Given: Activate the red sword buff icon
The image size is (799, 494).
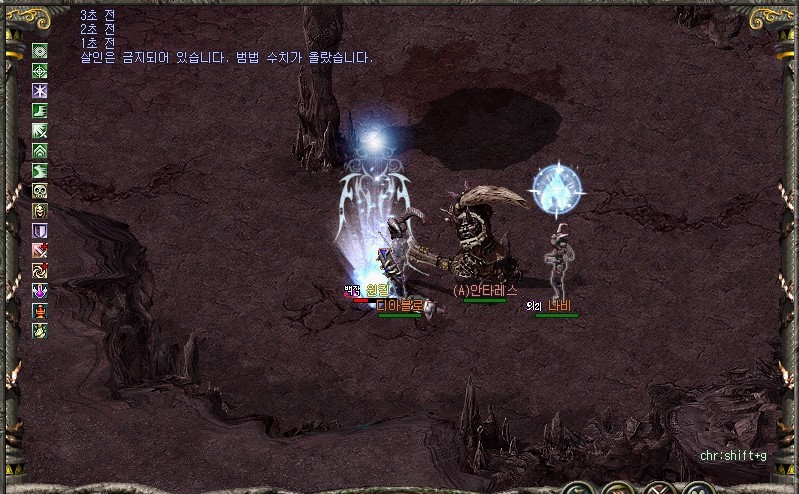Looking at the screenshot, I should click(40, 251).
